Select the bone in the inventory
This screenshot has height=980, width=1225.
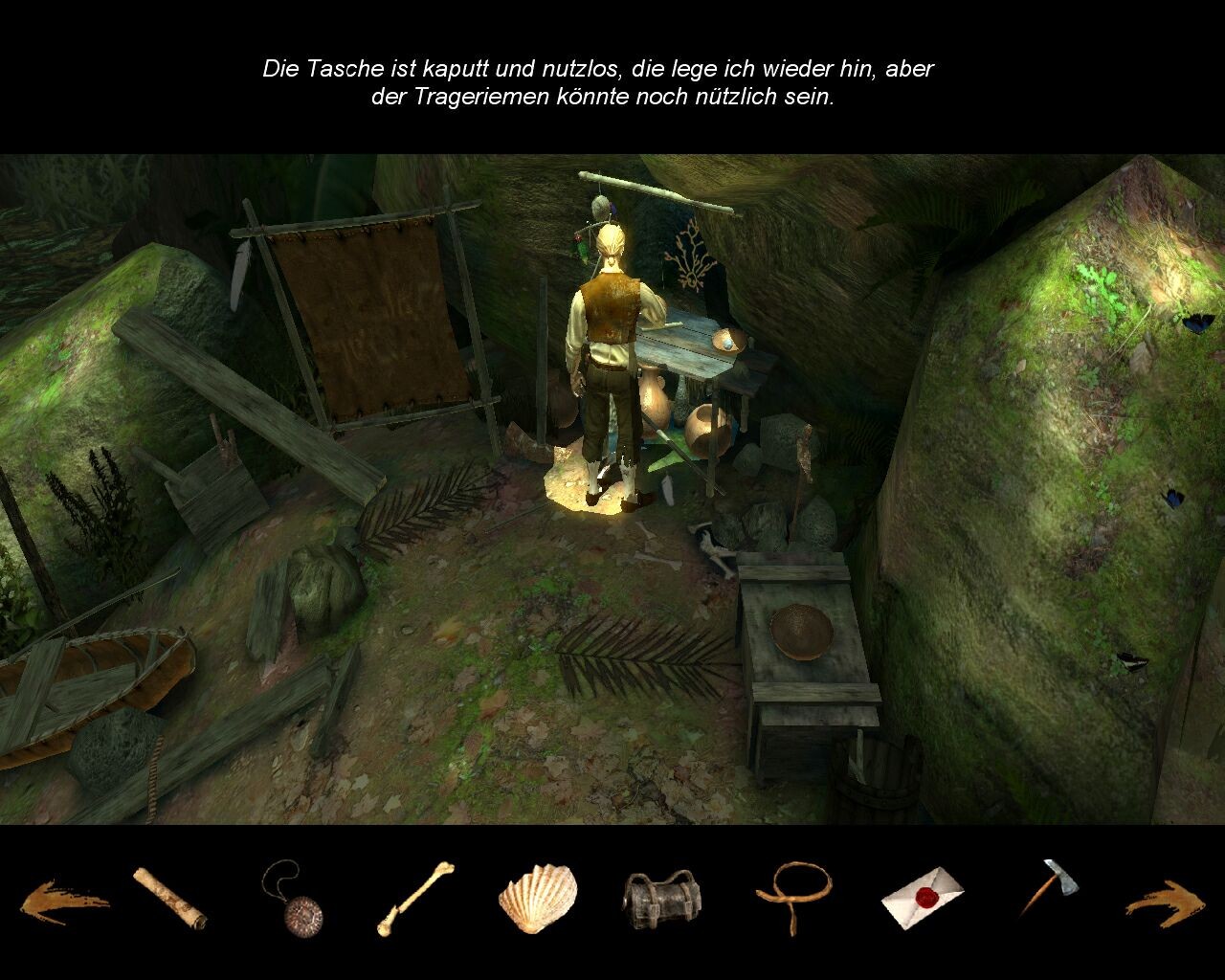[x=414, y=898]
